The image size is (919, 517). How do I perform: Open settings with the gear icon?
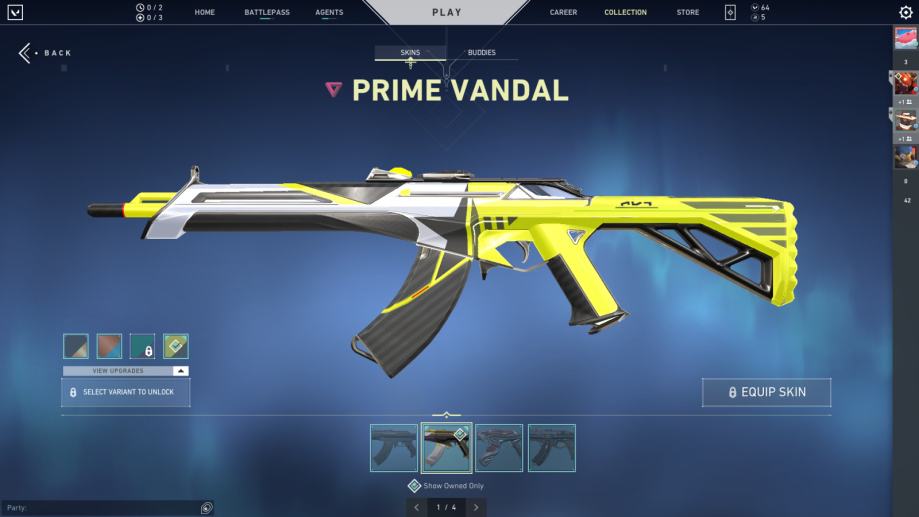[x=906, y=13]
